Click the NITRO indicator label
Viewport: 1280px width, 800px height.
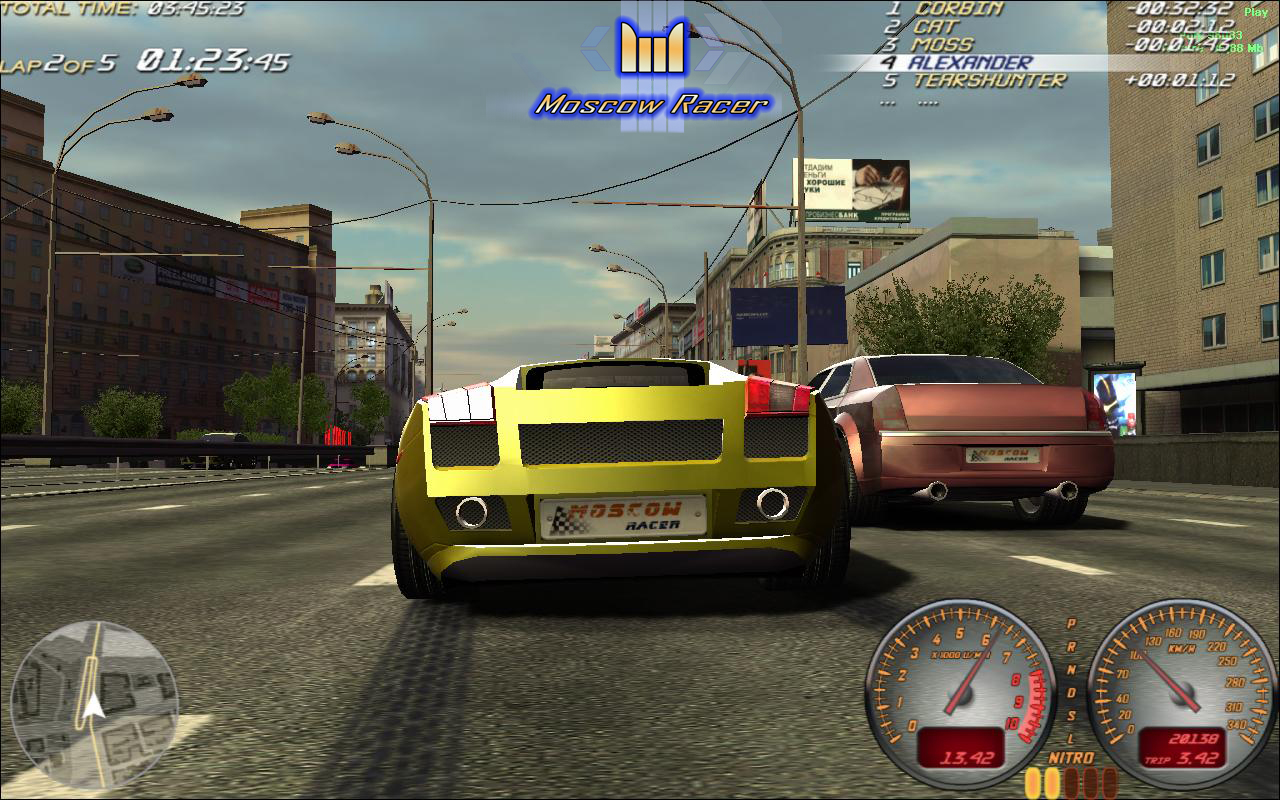pyautogui.click(x=1071, y=757)
